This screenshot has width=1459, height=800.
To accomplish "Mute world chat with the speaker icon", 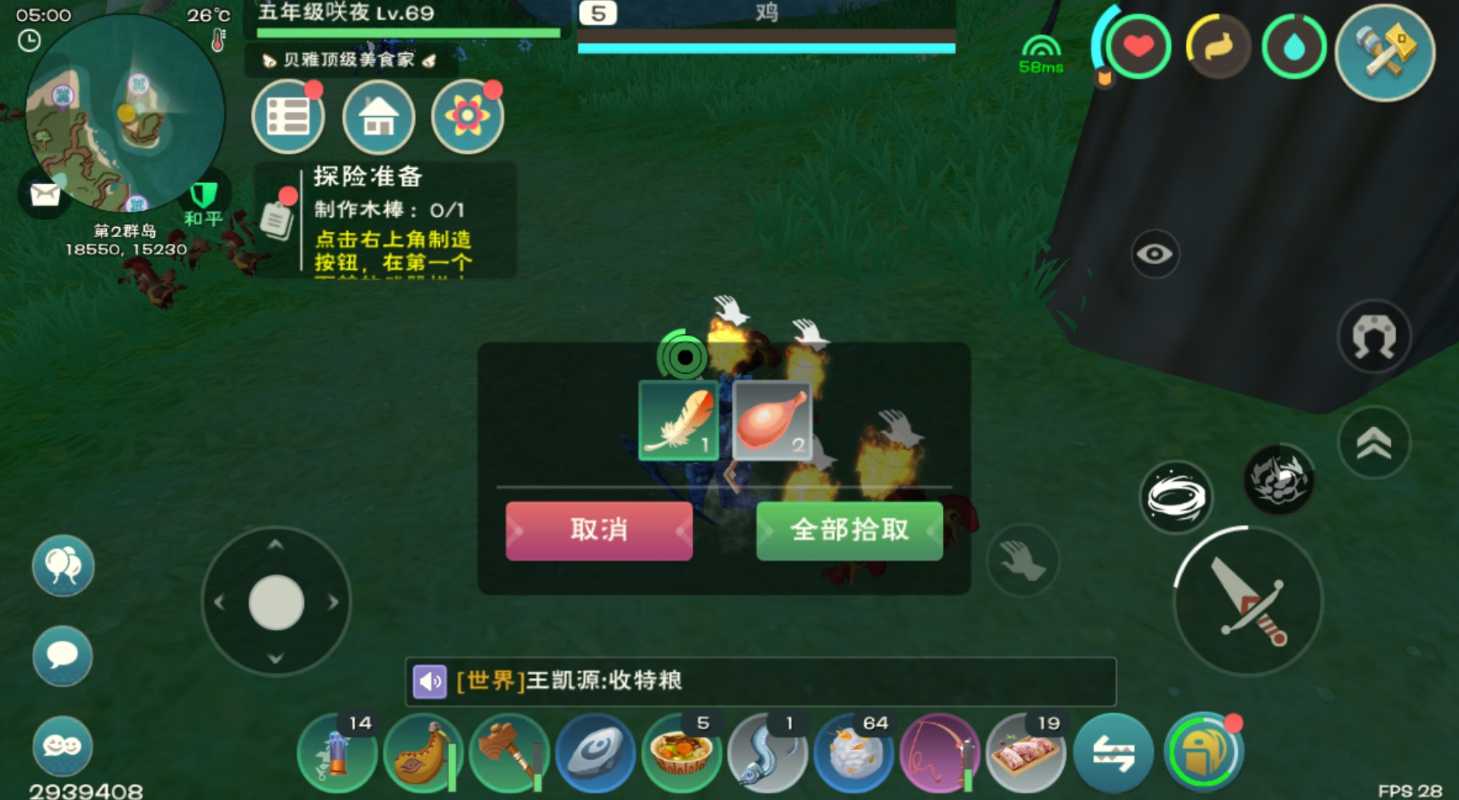I will pyautogui.click(x=430, y=679).
